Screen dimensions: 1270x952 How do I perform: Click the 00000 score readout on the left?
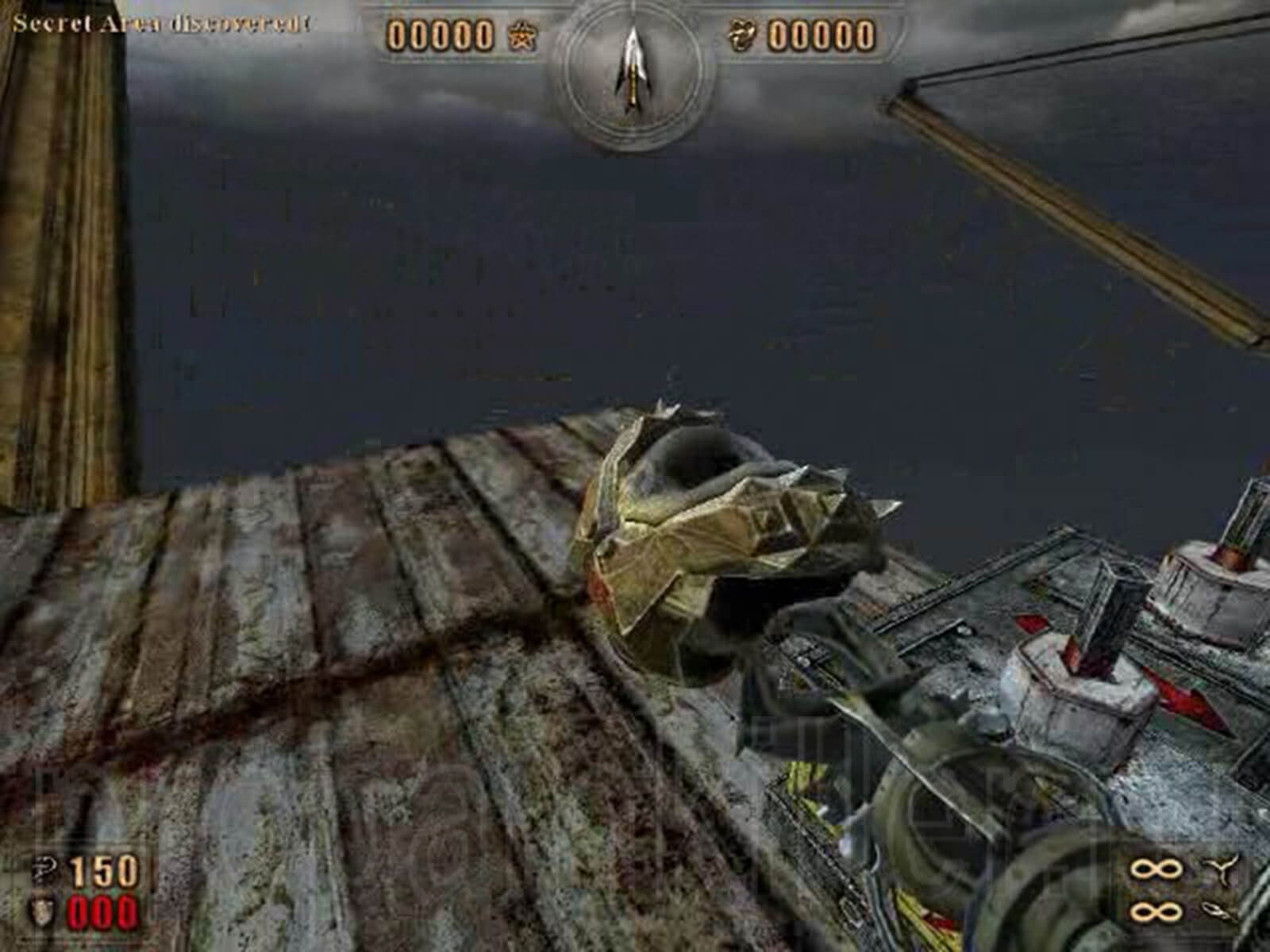tap(441, 36)
